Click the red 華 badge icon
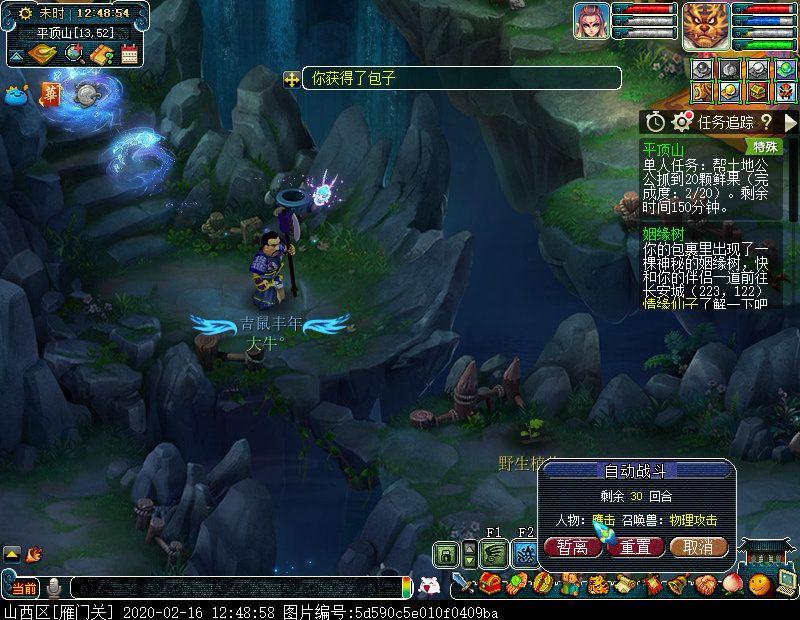 51,93
